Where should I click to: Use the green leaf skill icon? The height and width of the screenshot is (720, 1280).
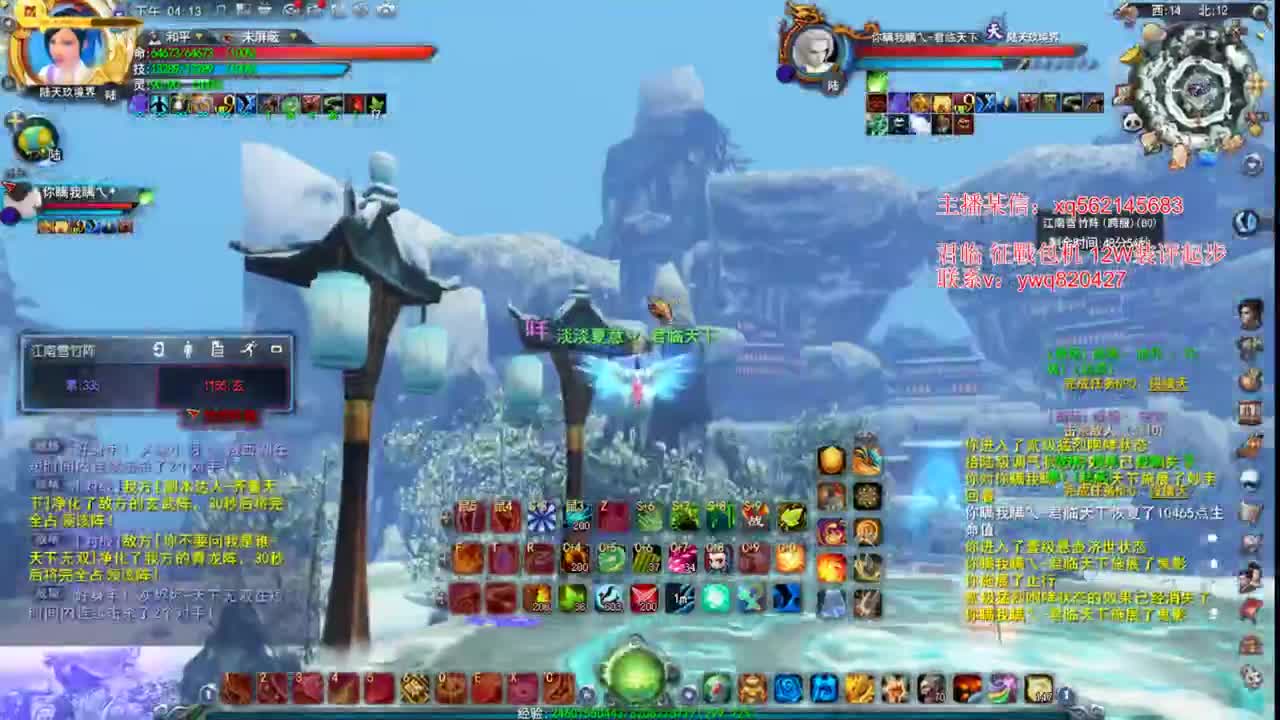pos(791,517)
